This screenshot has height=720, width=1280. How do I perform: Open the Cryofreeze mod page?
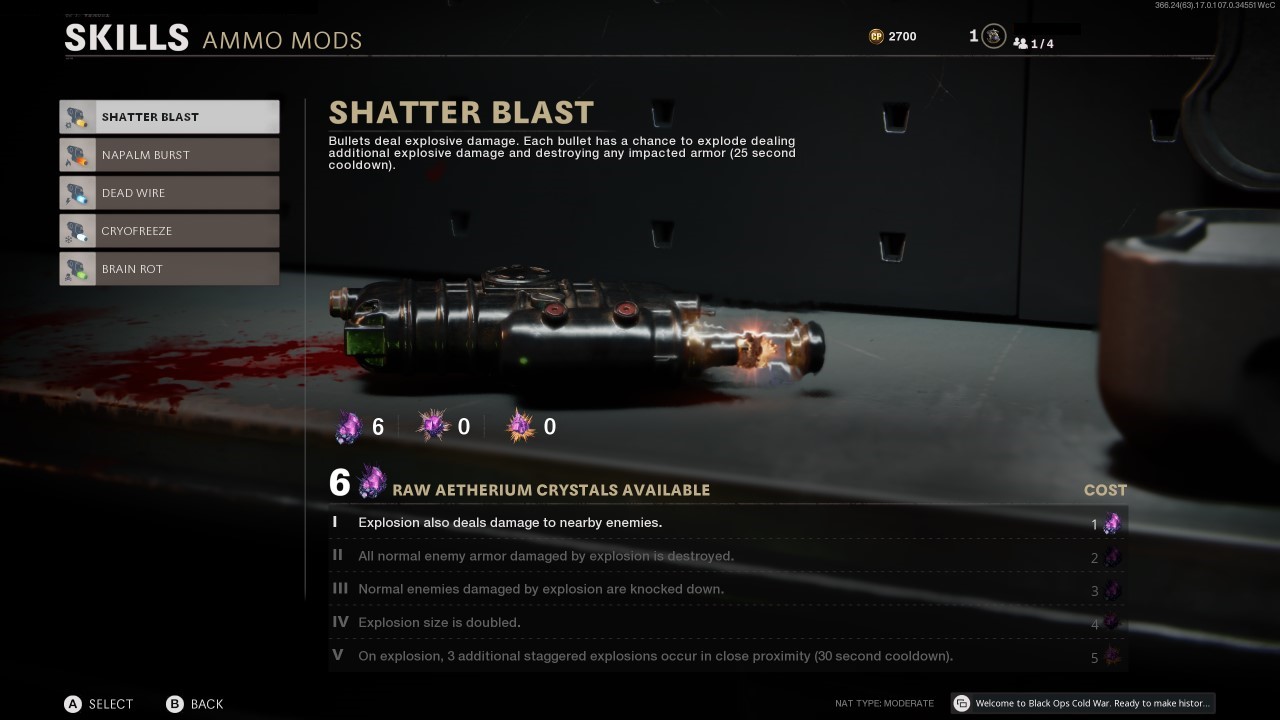click(x=169, y=230)
